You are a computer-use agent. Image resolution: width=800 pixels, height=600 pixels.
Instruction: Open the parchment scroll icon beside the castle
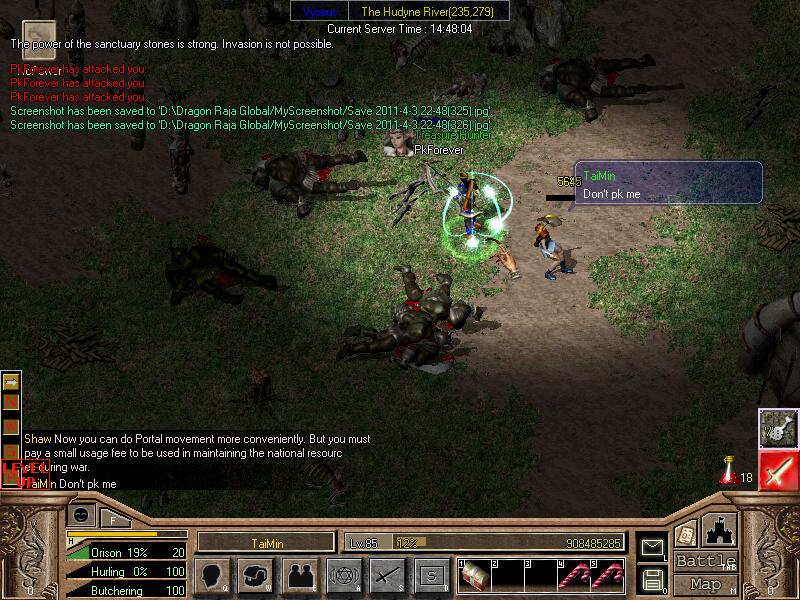click(685, 534)
